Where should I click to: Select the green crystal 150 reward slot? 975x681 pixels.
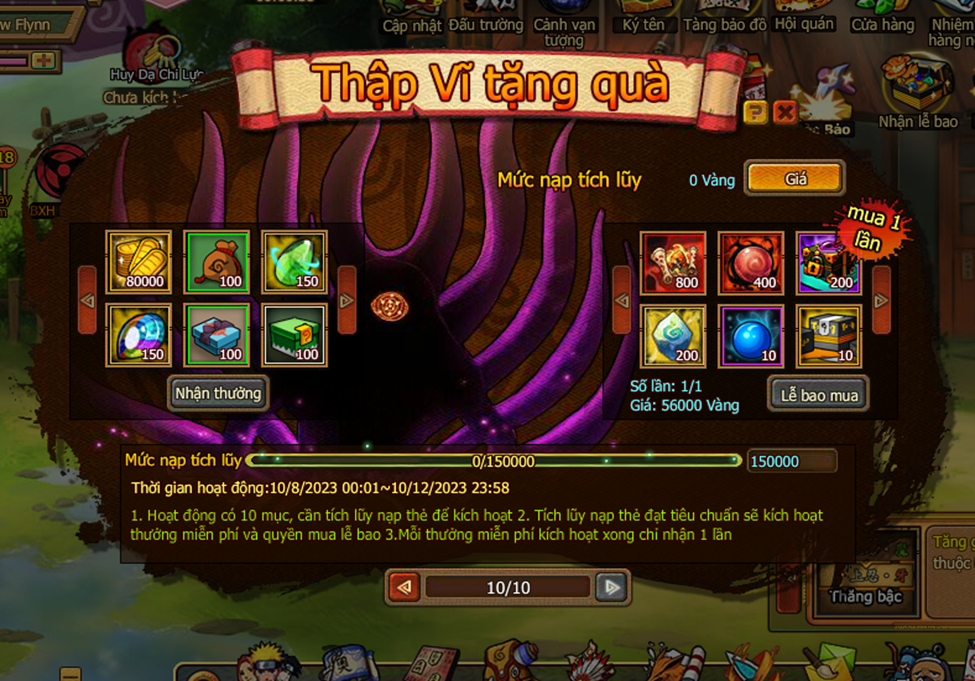coord(295,262)
